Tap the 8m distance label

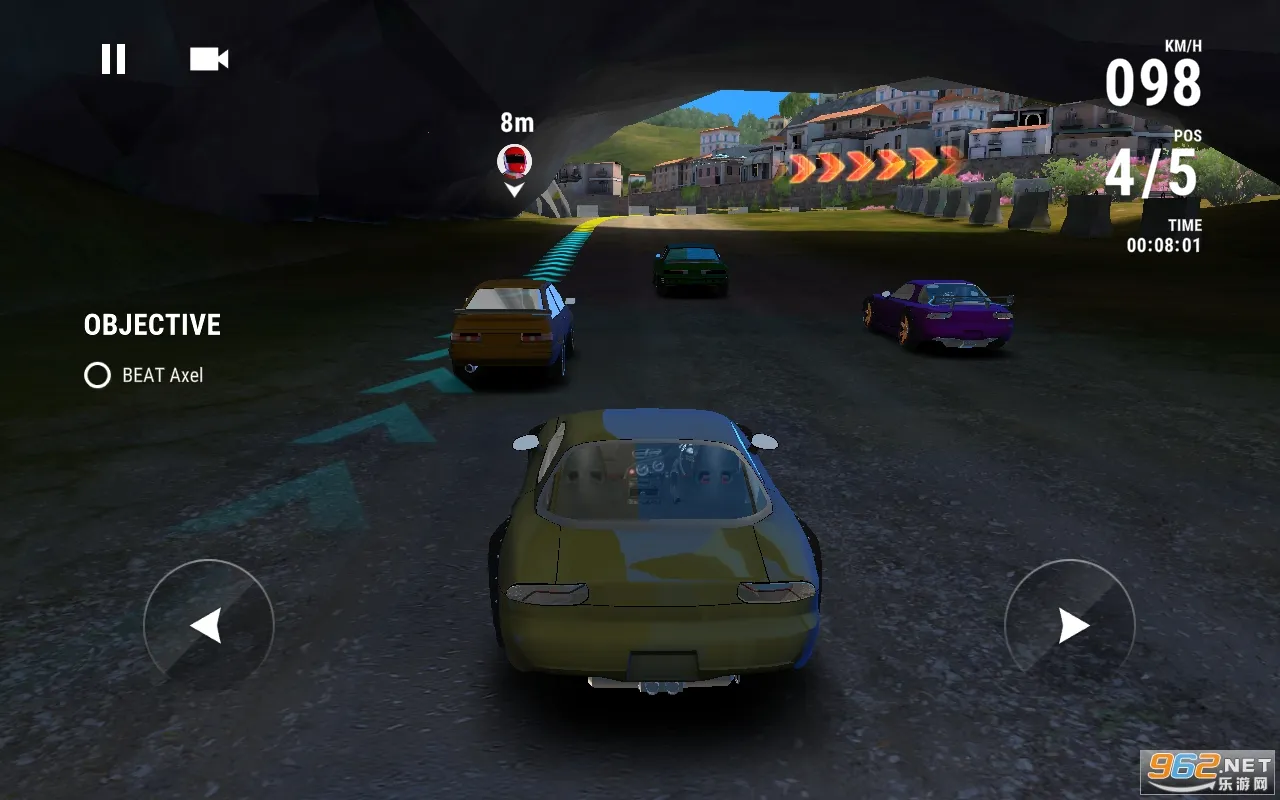pos(516,123)
